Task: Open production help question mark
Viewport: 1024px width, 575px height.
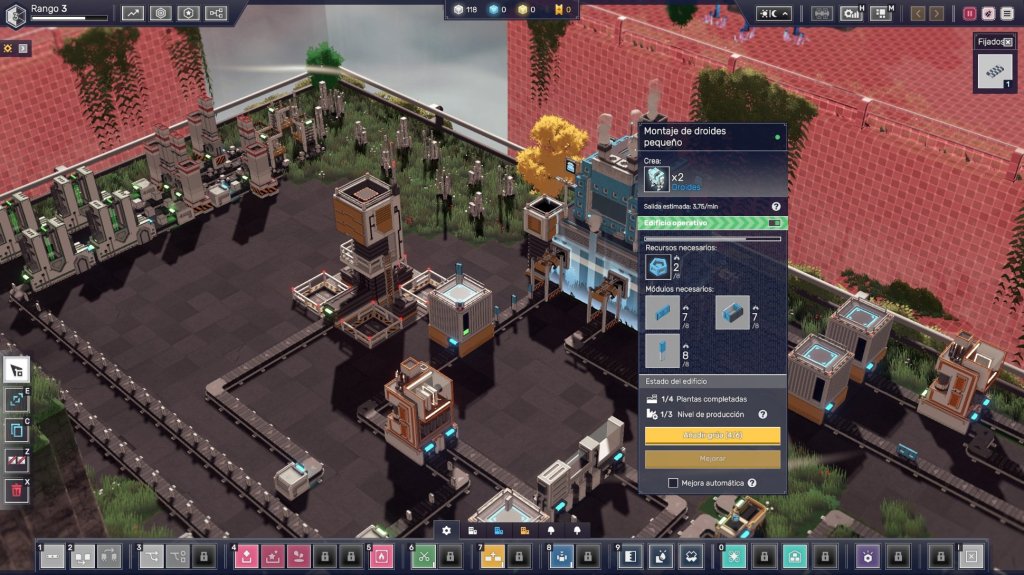Action: pos(762,414)
